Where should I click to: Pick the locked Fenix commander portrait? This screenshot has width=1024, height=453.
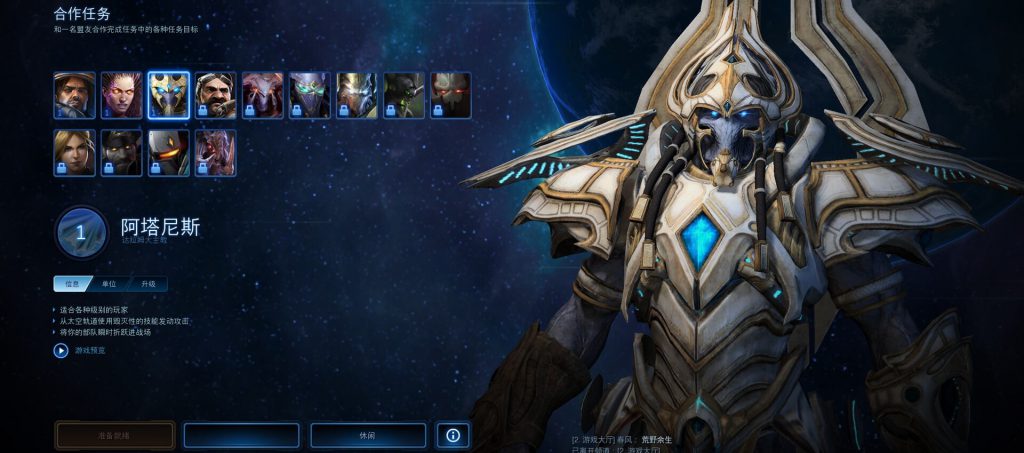tap(168, 152)
